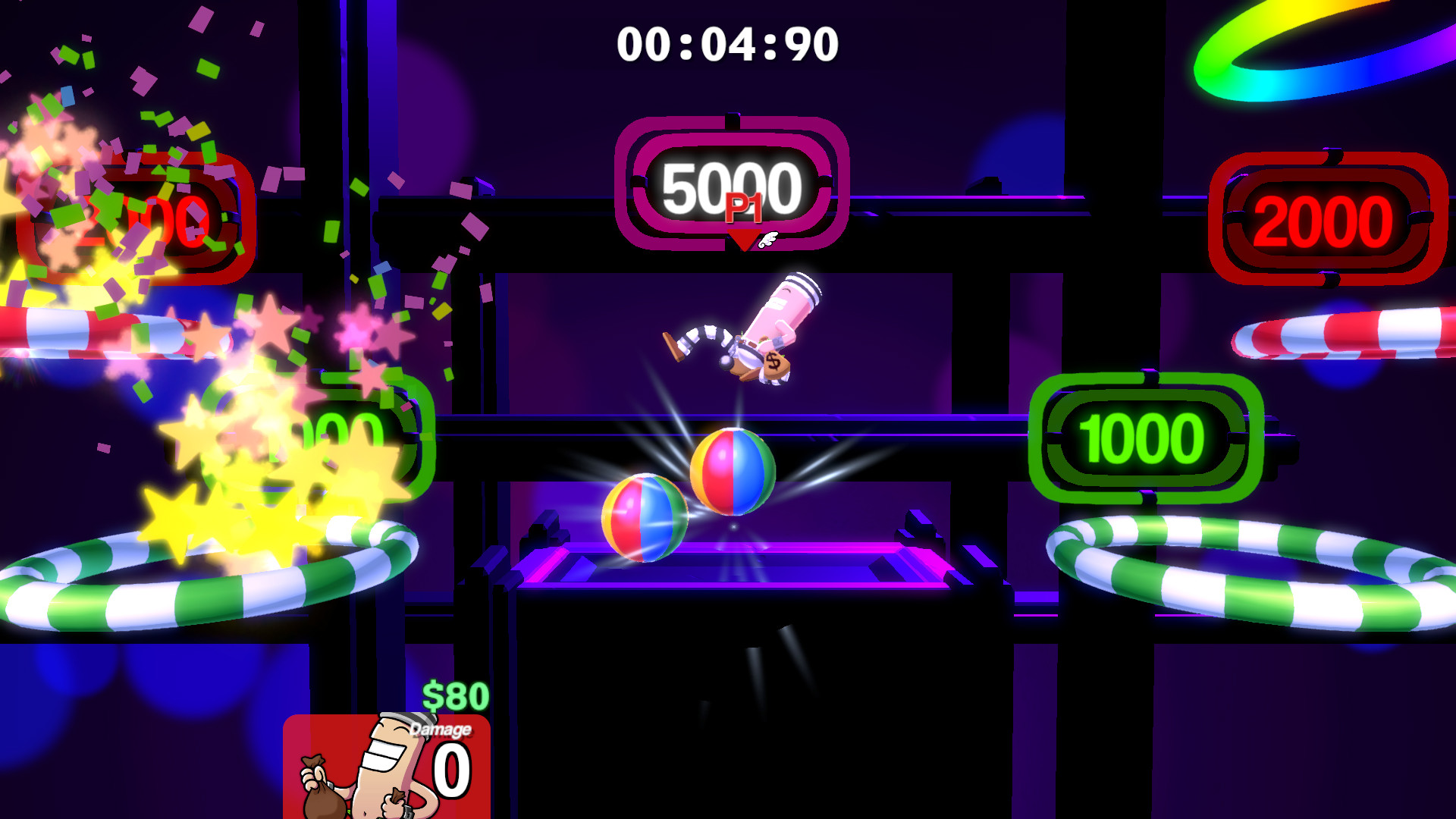The height and width of the screenshot is (819, 1456).
Task: Open the partially hidden green sign on the left
Action: tap(349, 428)
